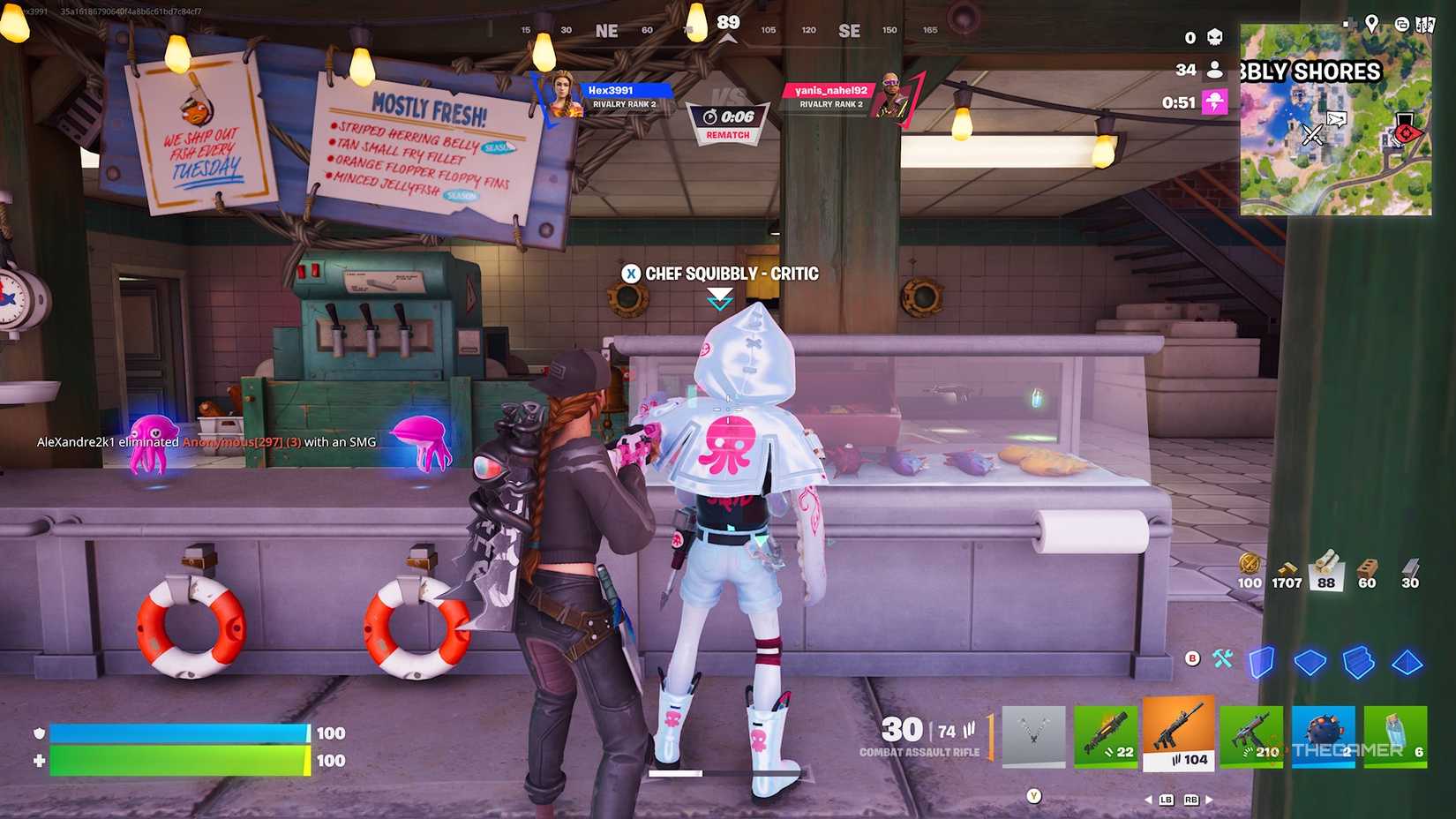Toggle the wall build piece

(x=1263, y=662)
